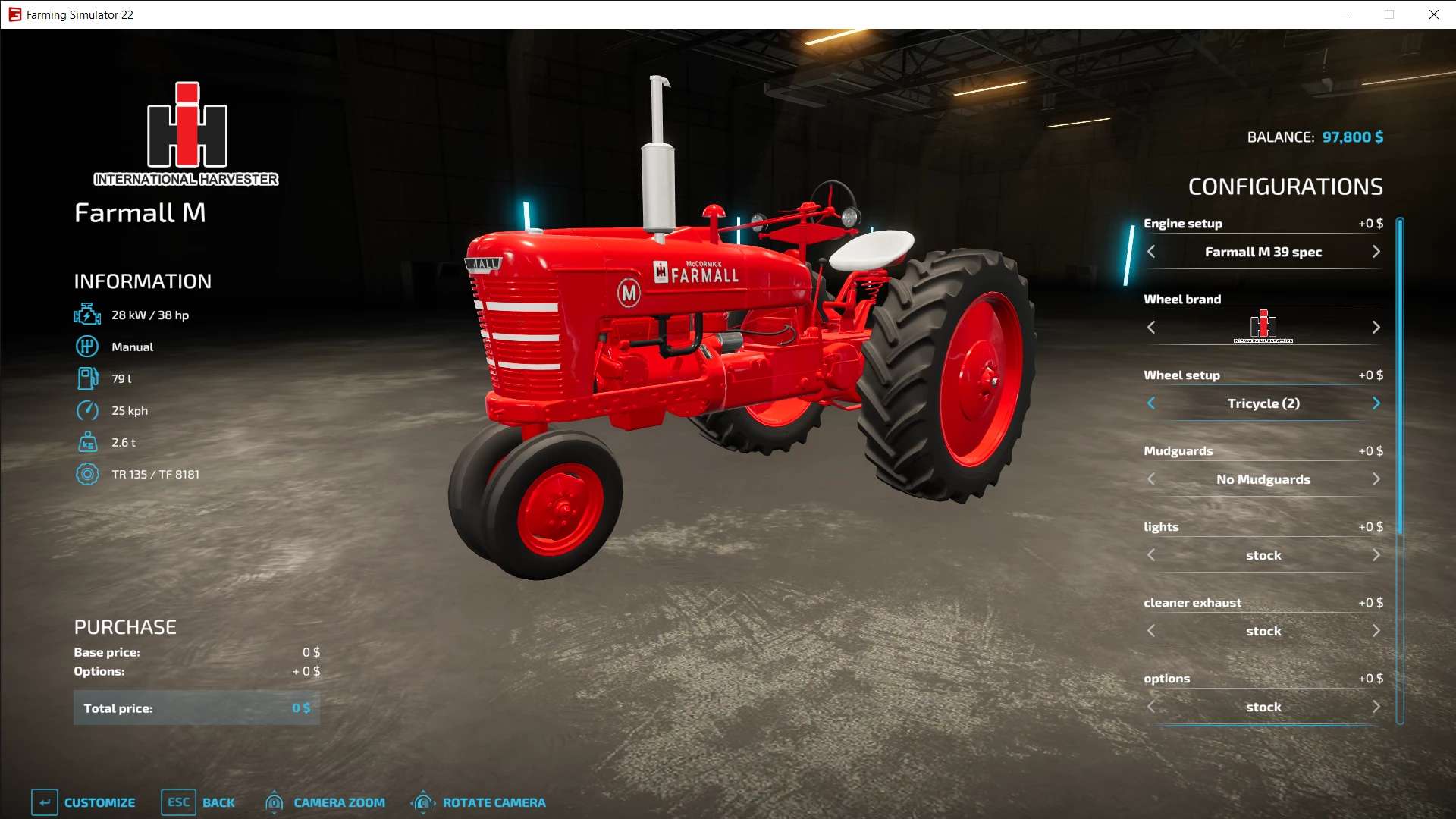1456x819 pixels.
Task: Change lights to next option
Action: [1376, 555]
